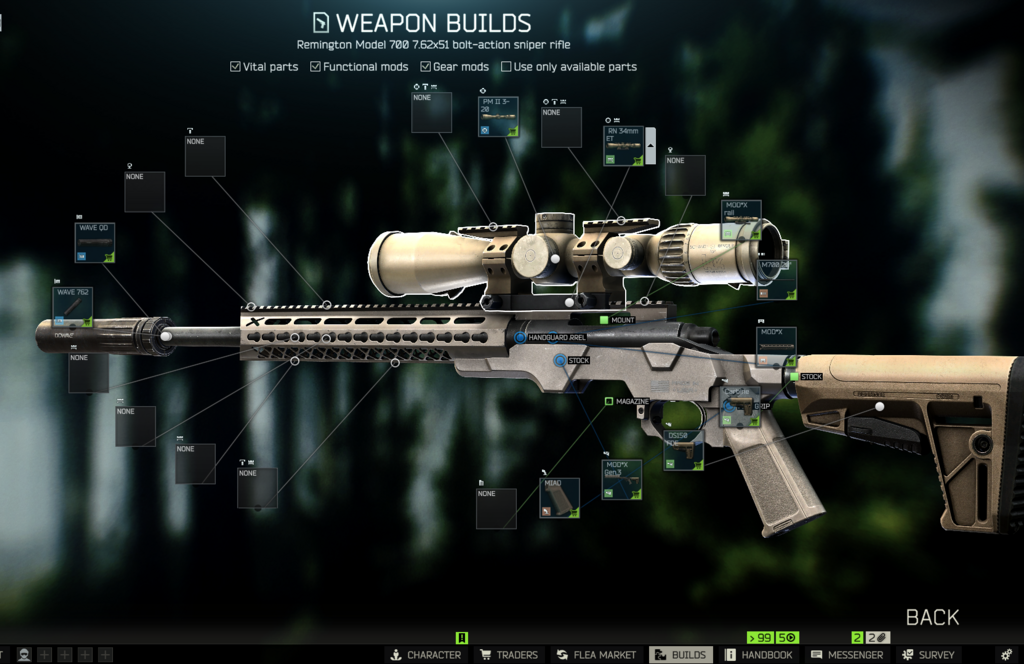Viewport: 1024px width, 664px height.
Task: Open the Messenger tab
Action: coord(848,655)
